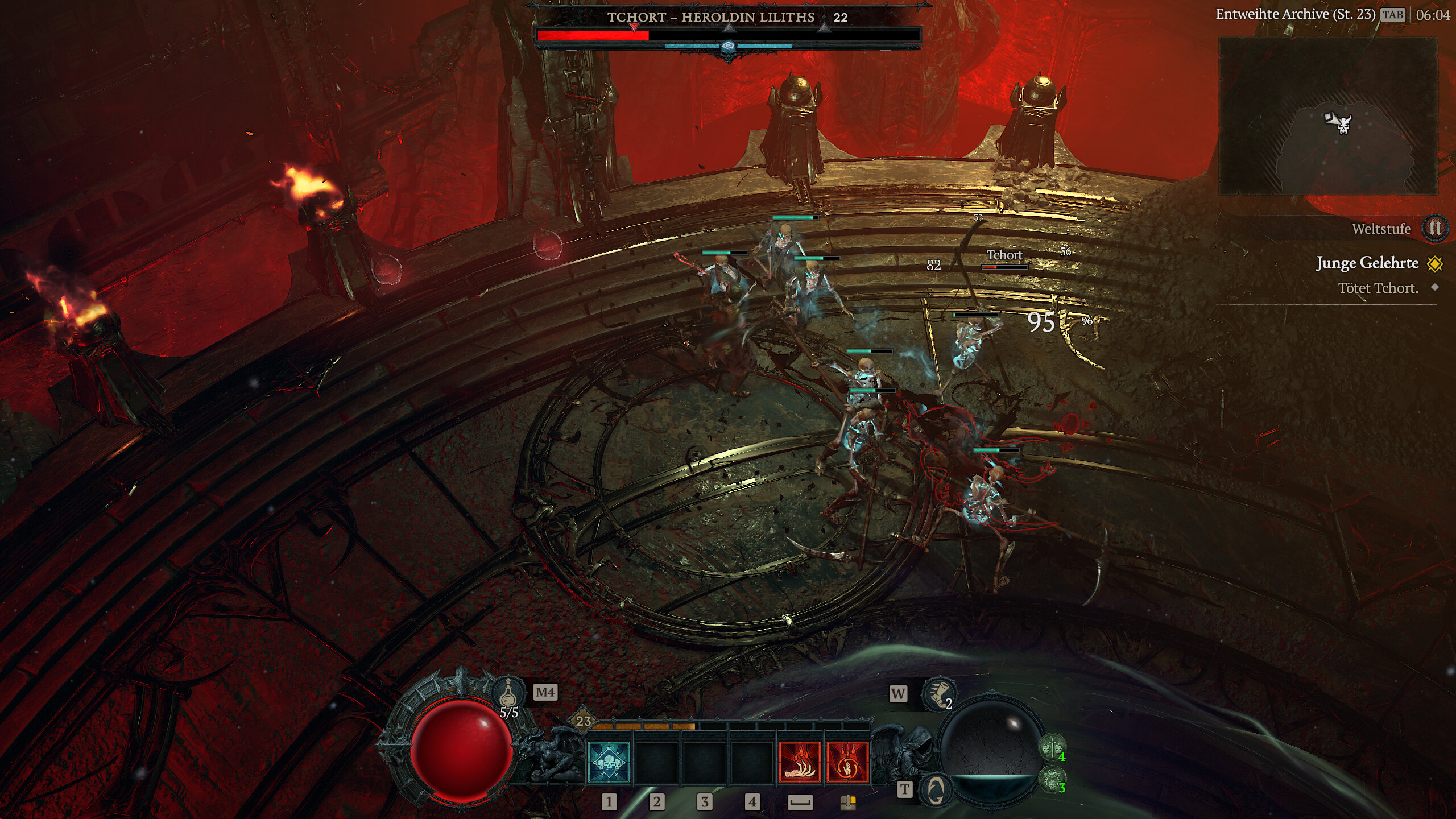Image resolution: width=1456 pixels, height=819 pixels.
Task: Open the Junge Gelehrte quest tracker entry
Action: tap(1367, 263)
